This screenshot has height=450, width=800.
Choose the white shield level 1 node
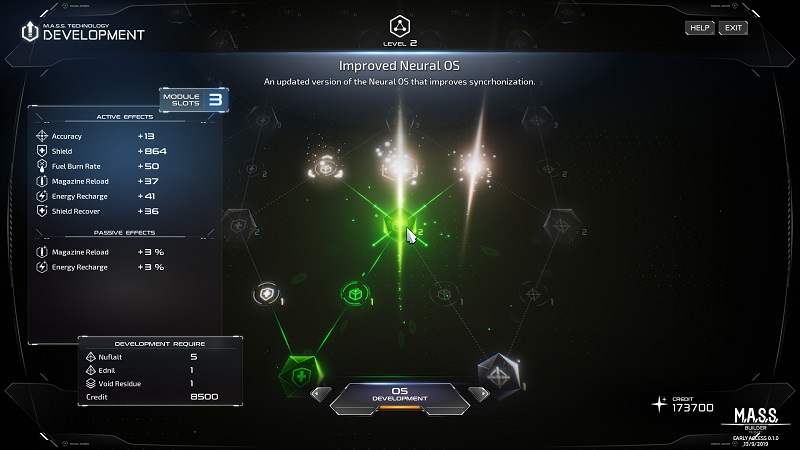266,294
